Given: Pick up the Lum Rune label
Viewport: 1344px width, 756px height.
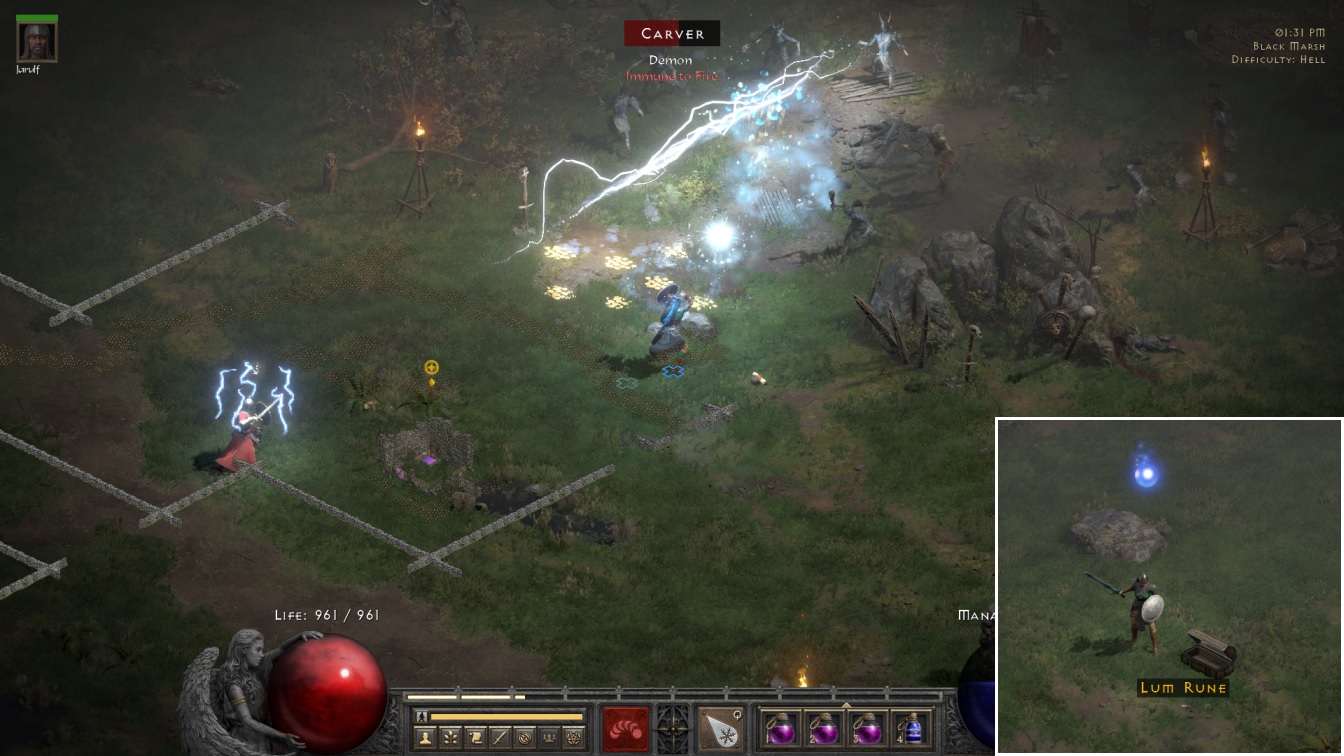Looking at the screenshot, I should click(x=1183, y=688).
